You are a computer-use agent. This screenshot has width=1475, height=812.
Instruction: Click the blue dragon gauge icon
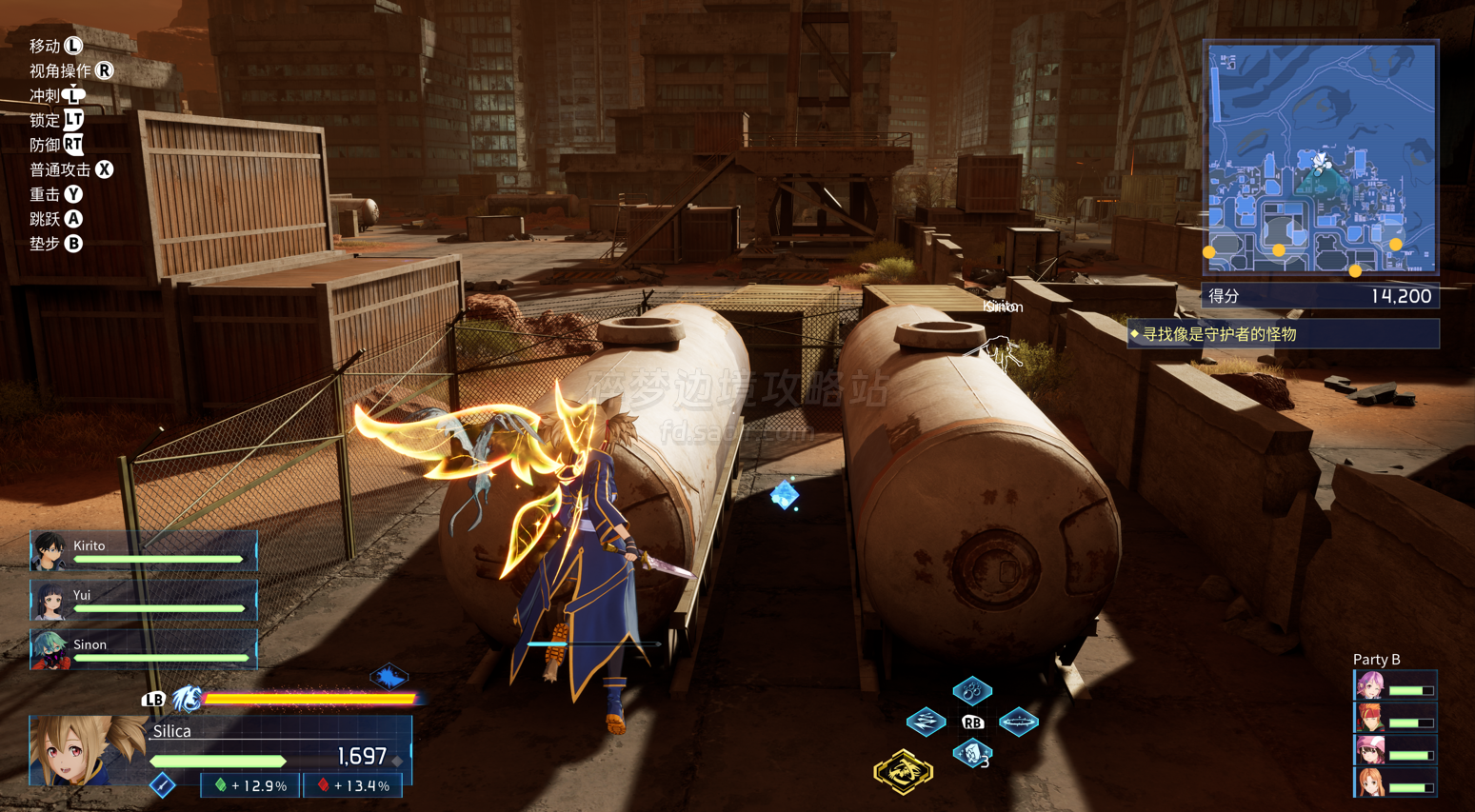188,700
